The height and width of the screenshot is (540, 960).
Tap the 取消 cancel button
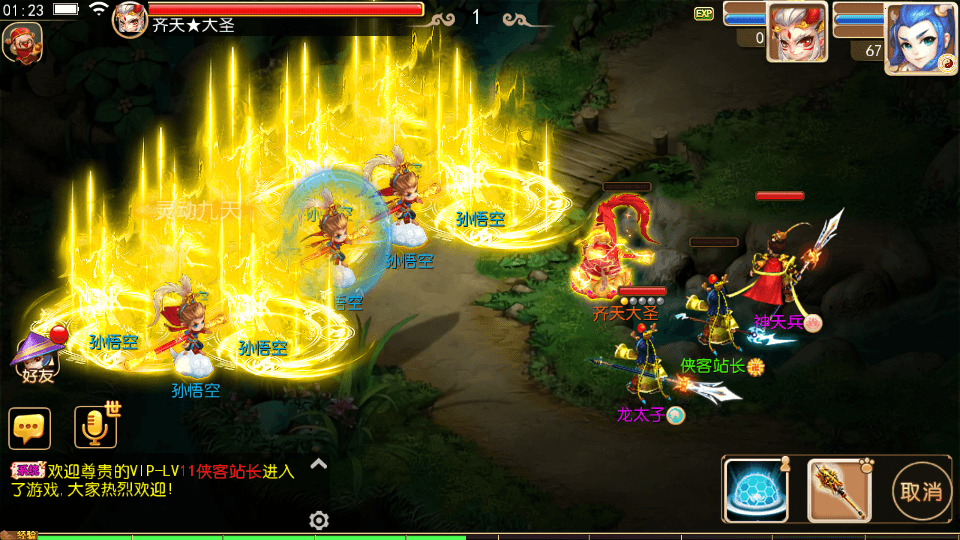tap(921, 491)
